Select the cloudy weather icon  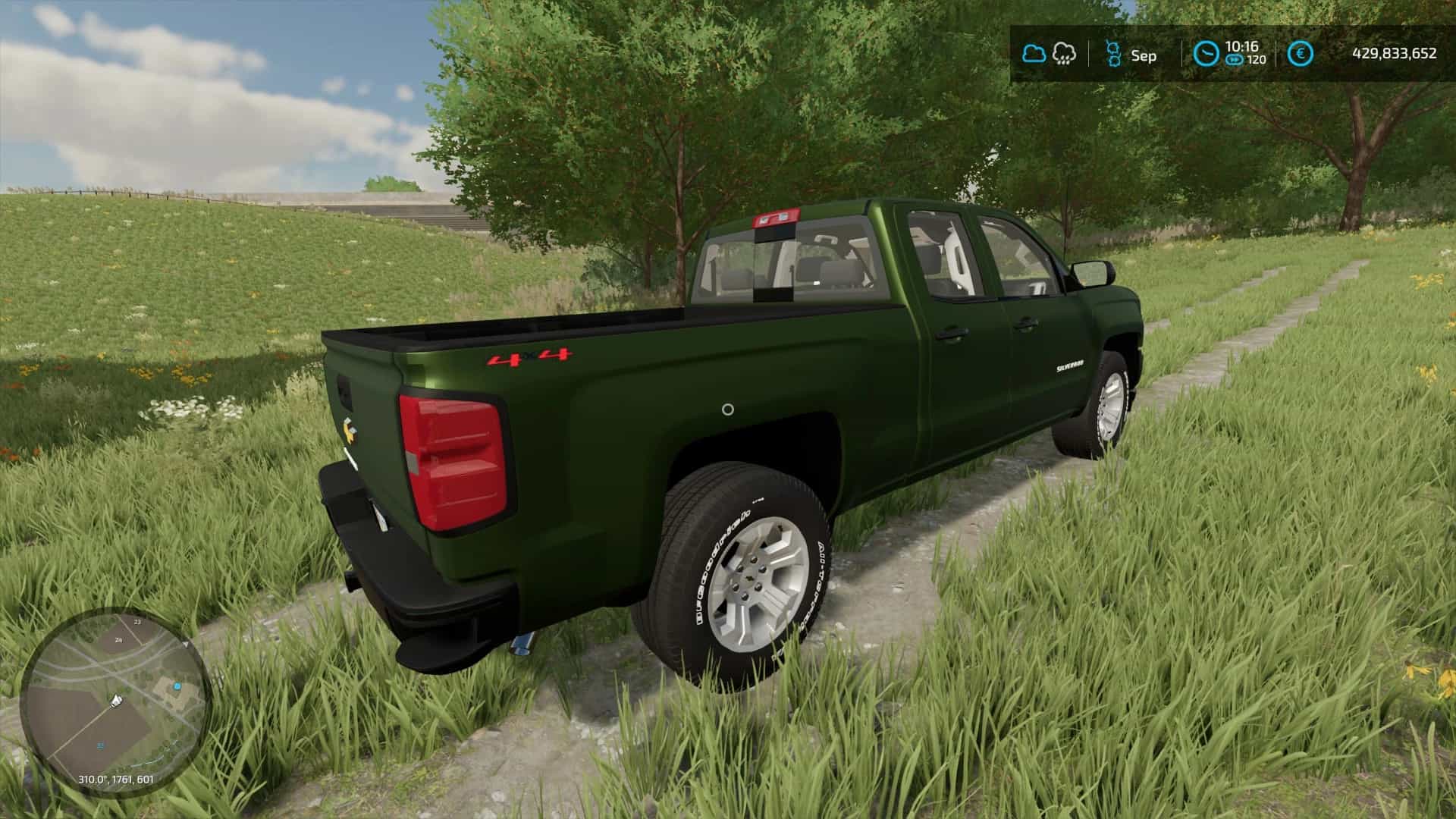pyautogui.click(x=1034, y=54)
